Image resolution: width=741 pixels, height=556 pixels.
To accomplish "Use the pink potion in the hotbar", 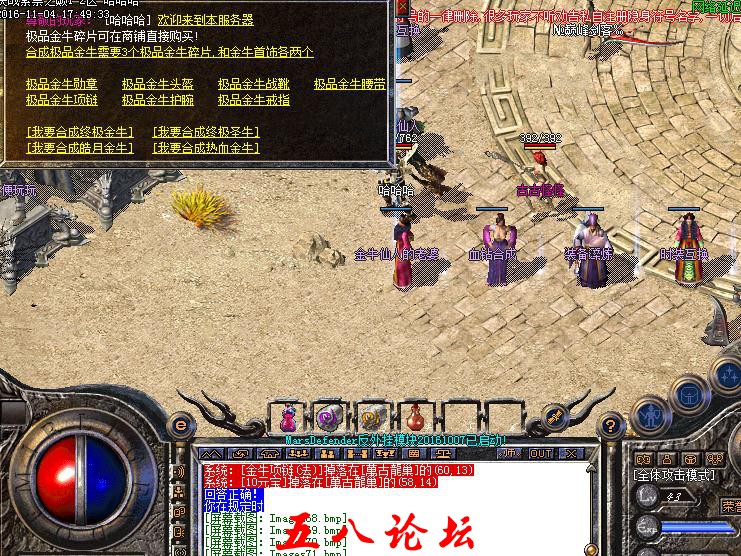I will pos(289,417).
